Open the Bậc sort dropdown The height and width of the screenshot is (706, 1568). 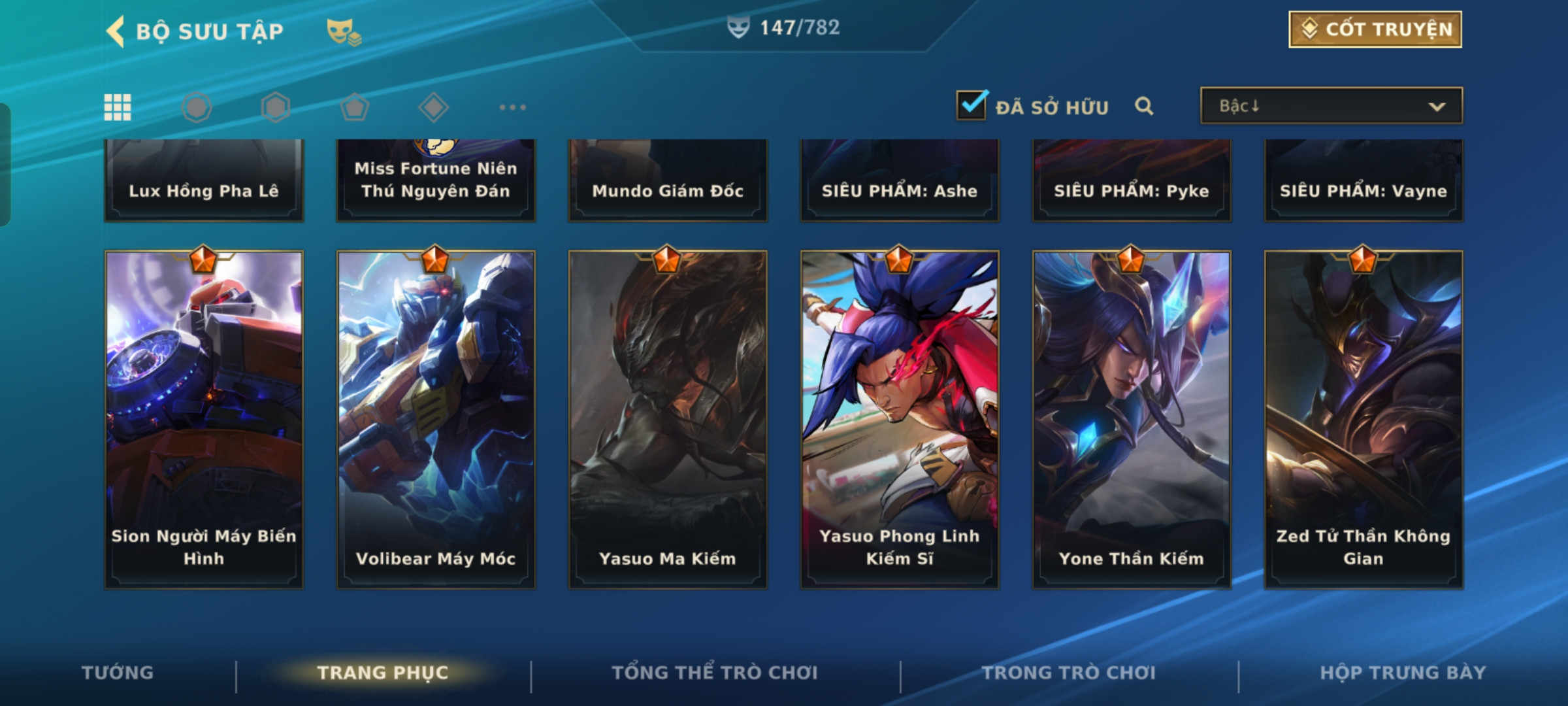point(1331,106)
